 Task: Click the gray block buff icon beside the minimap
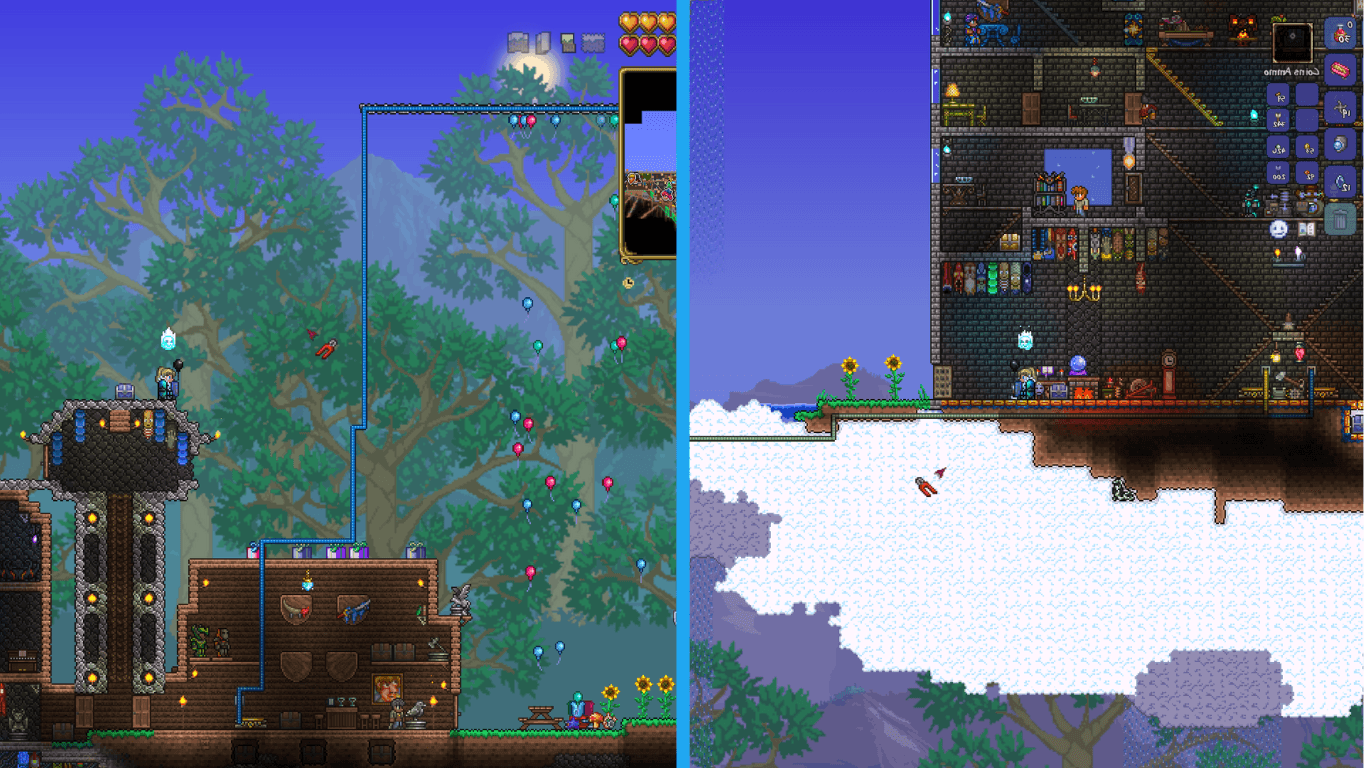coord(592,42)
